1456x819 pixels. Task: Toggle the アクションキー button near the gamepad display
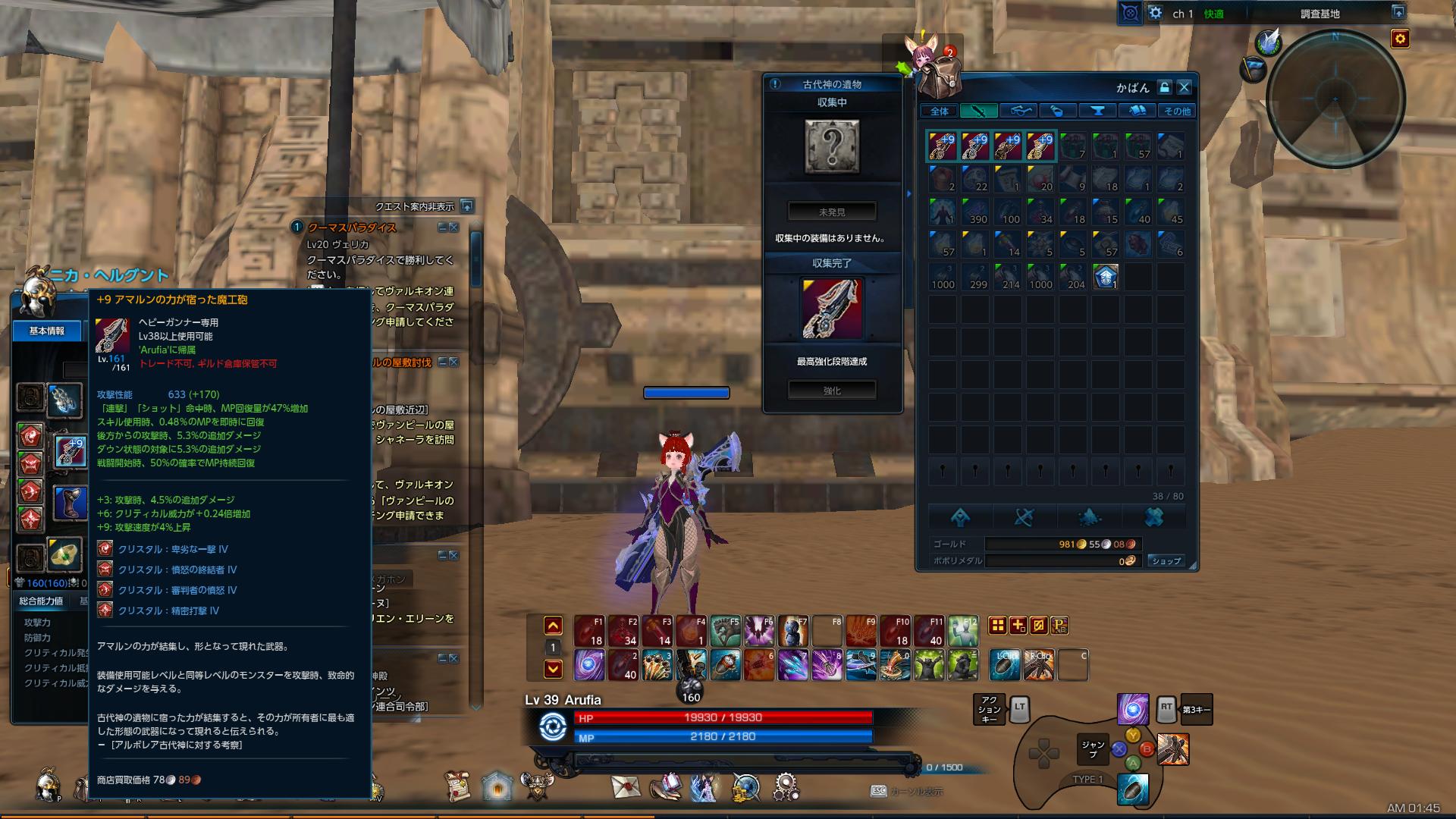click(990, 711)
